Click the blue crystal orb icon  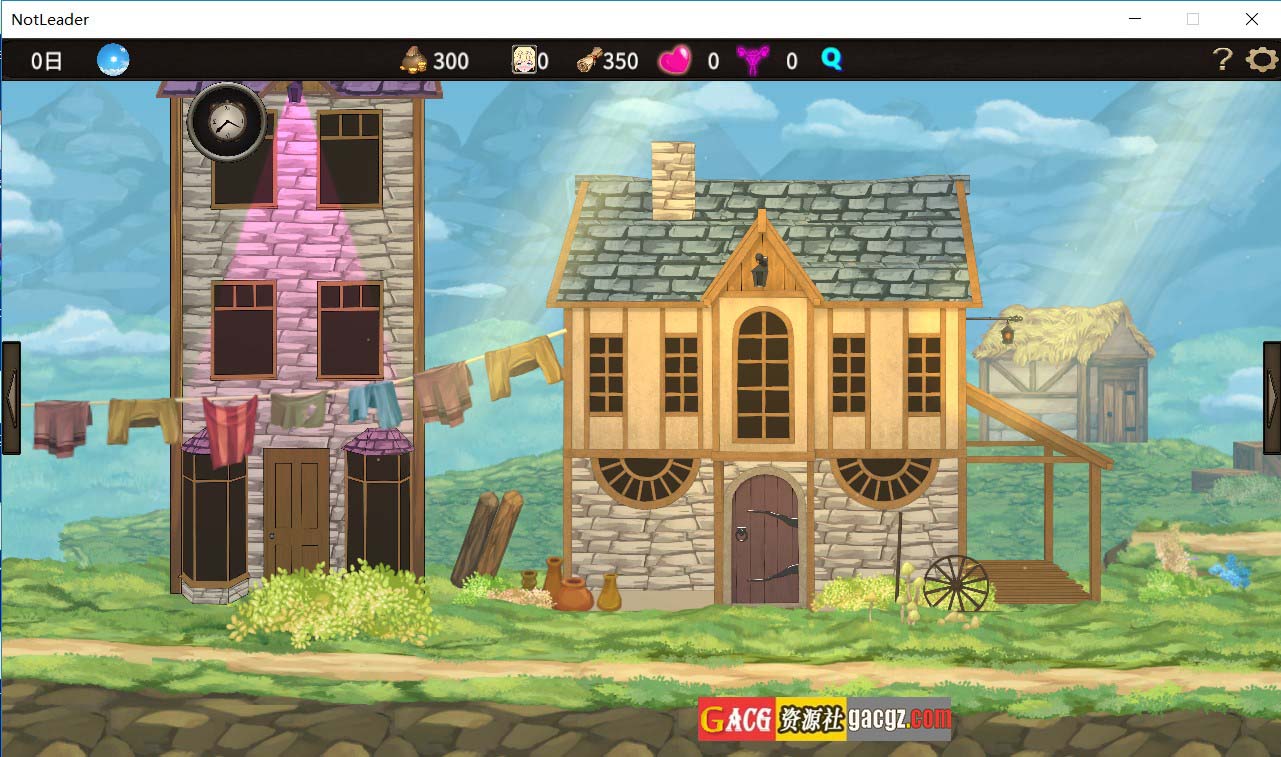point(113,61)
